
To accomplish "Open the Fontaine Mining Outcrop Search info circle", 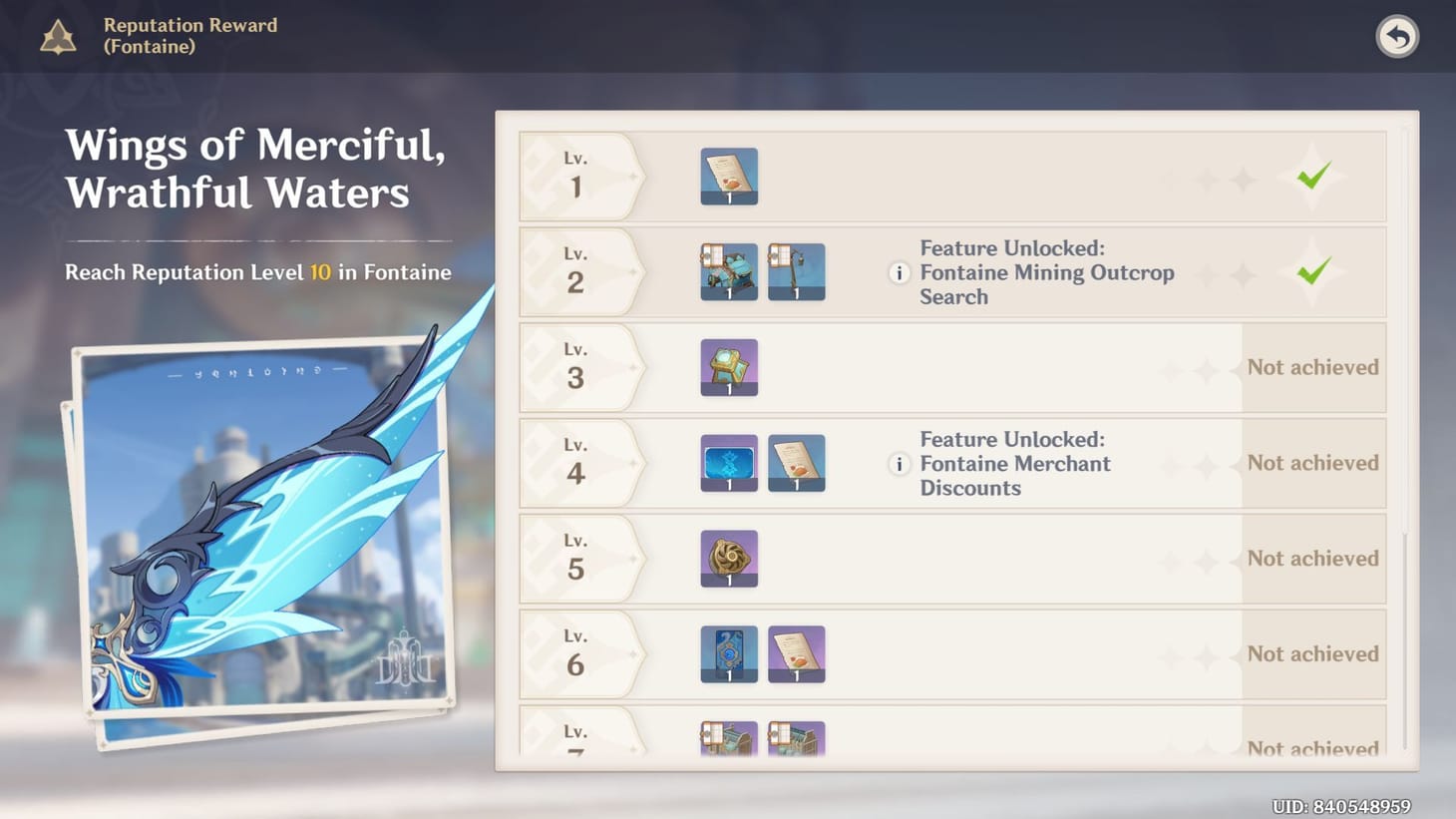I will [899, 273].
